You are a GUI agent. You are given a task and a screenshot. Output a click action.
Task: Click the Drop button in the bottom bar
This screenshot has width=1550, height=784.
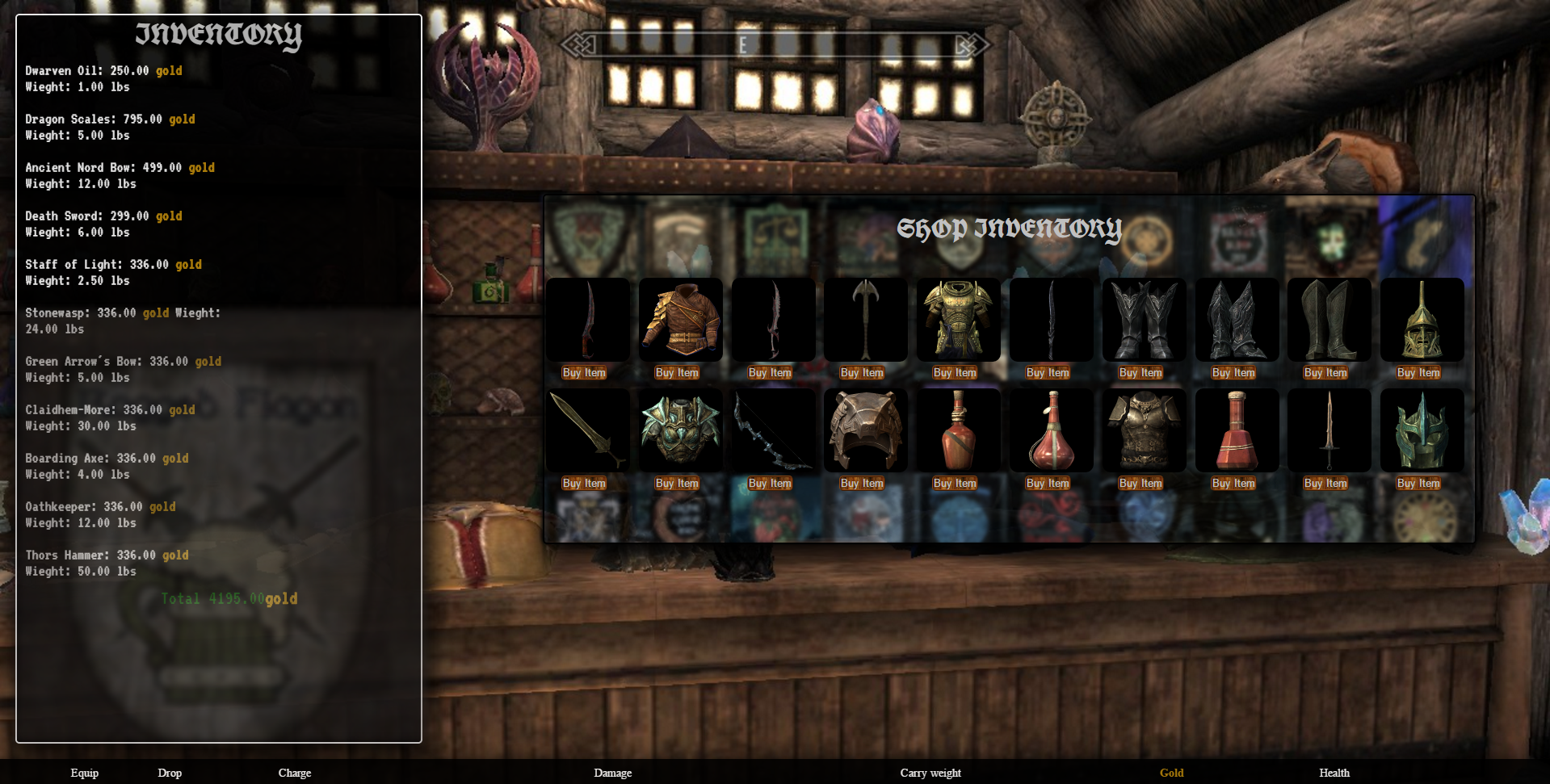point(170,773)
